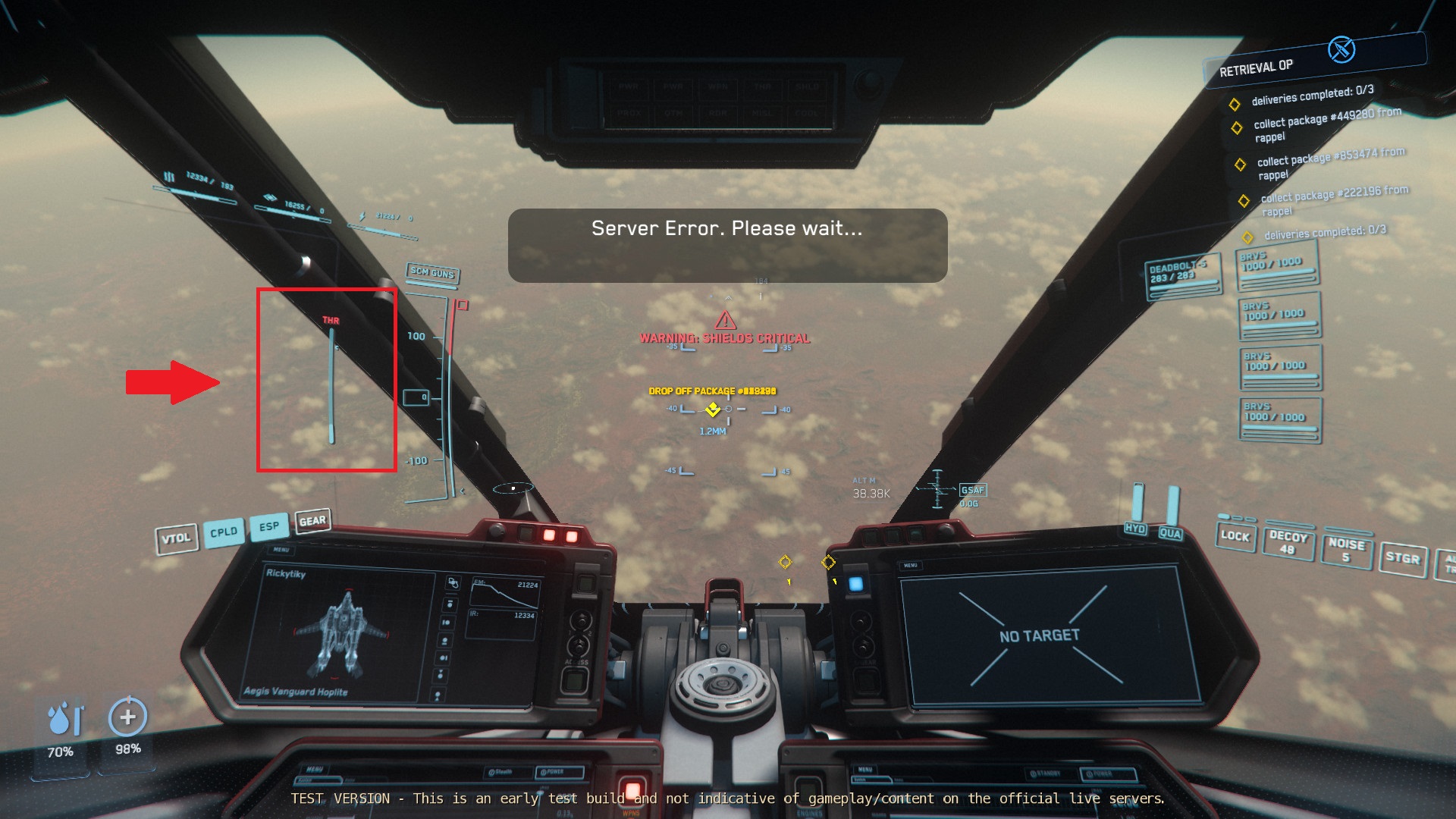Click the crossed-out circle icon above RETRIEVAL OP

(x=1341, y=51)
